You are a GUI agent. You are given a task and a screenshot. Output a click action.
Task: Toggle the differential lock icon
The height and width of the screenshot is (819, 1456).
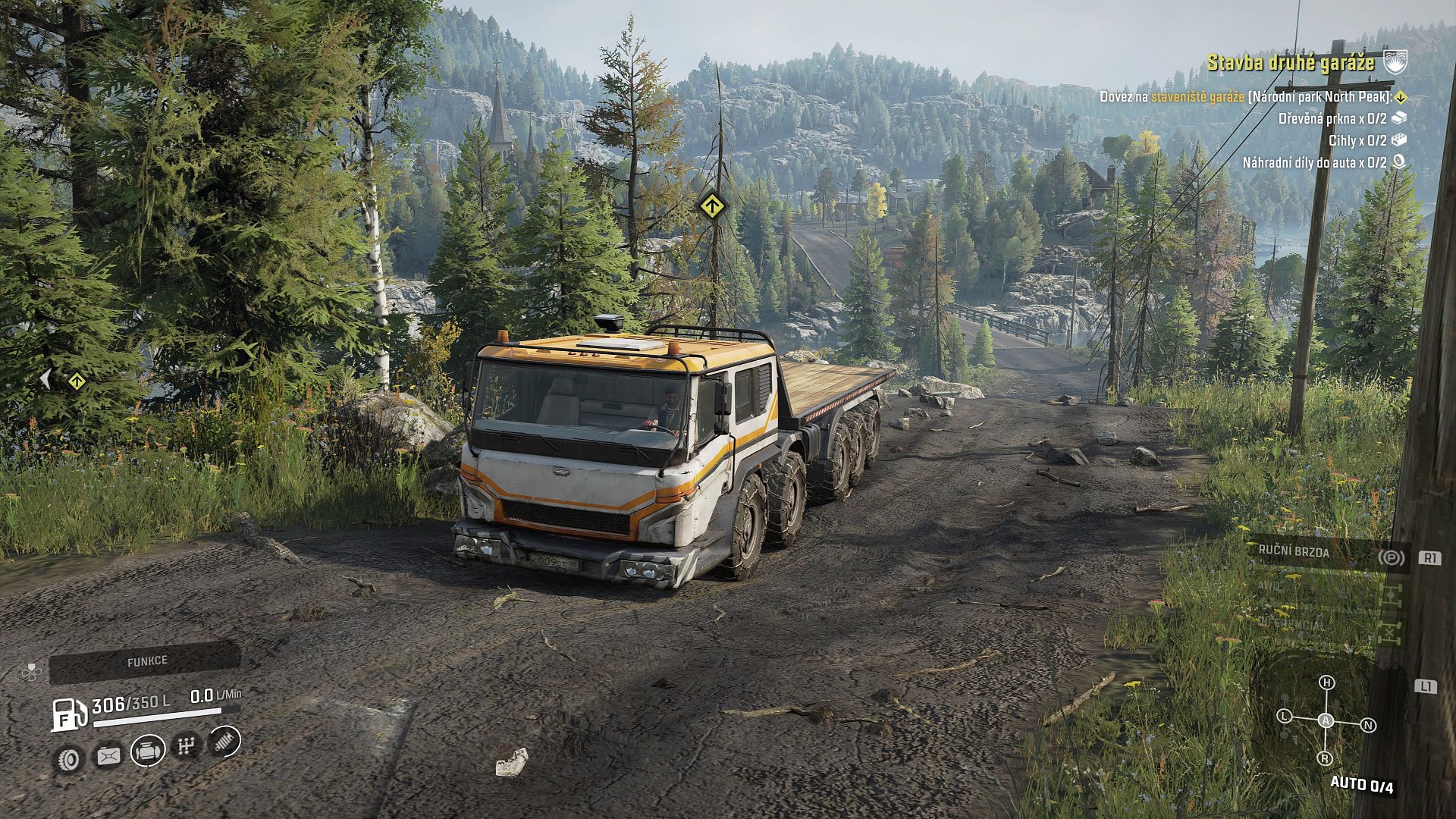coord(1392,631)
